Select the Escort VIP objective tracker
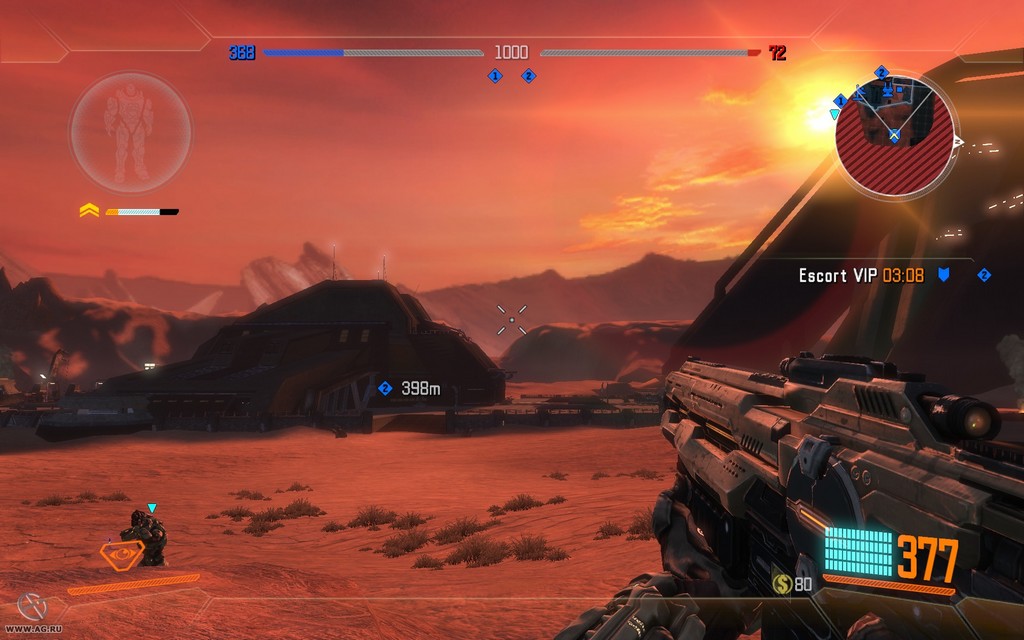1024x640 pixels. [860, 275]
